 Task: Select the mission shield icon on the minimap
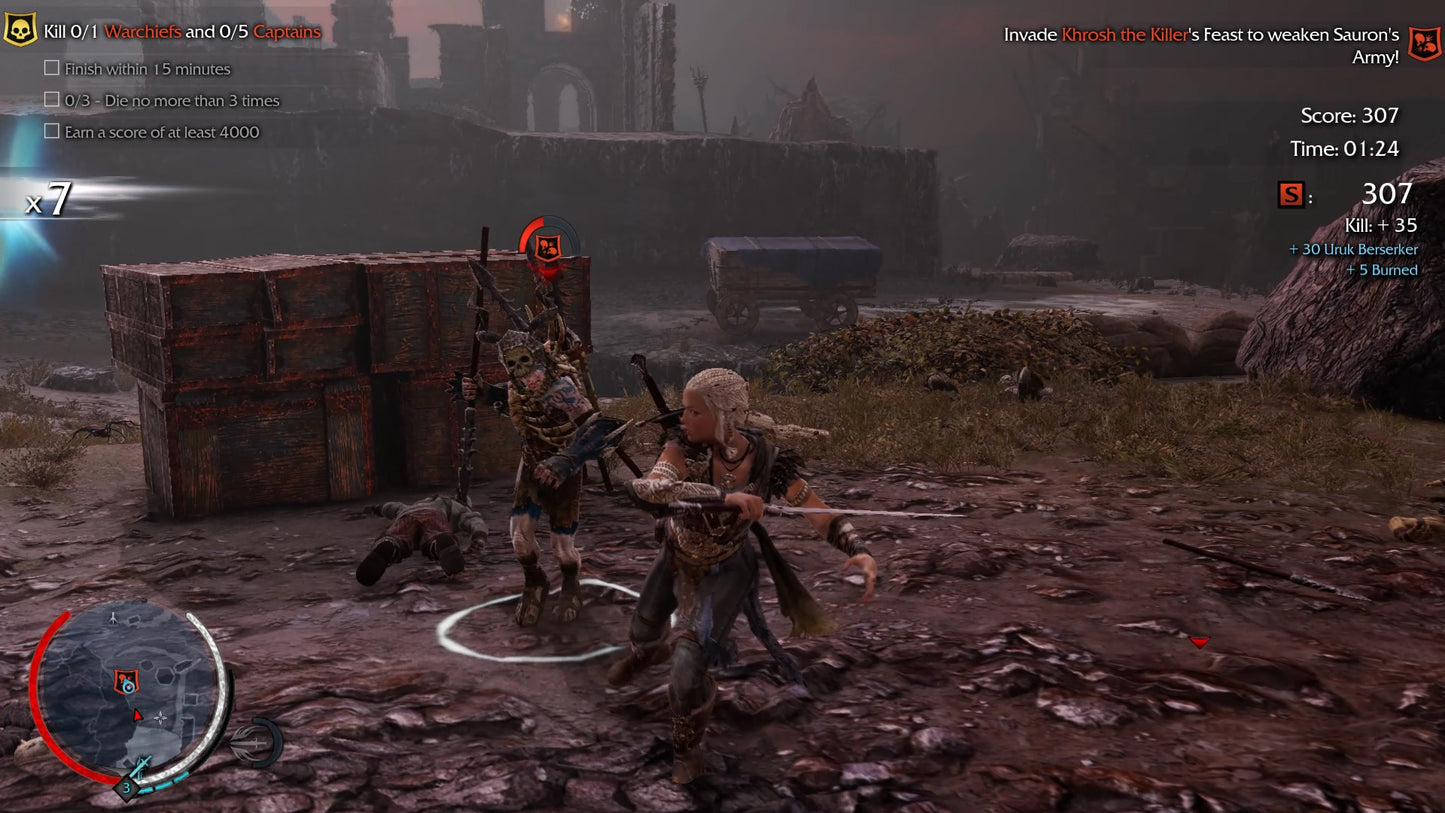click(126, 681)
